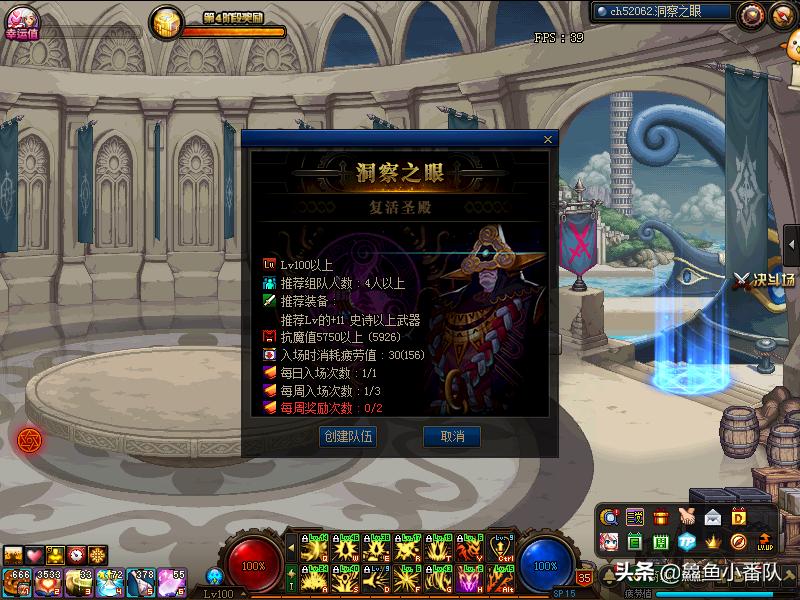Click the pink-haired character portrait icon
This screenshot has width=800, height=600.
(x=609, y=542)
